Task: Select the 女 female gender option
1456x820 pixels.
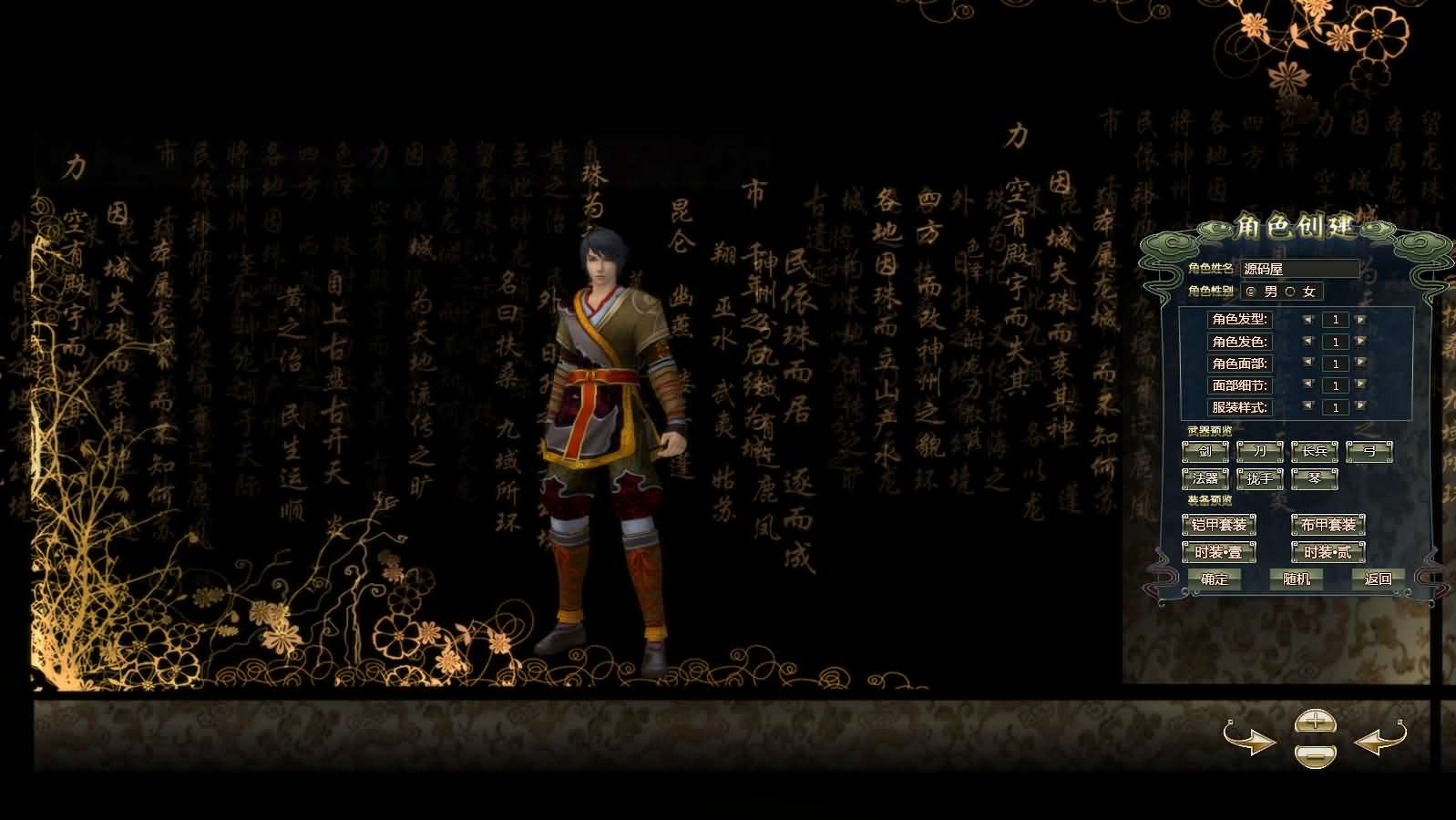Action: [1288, 292]
